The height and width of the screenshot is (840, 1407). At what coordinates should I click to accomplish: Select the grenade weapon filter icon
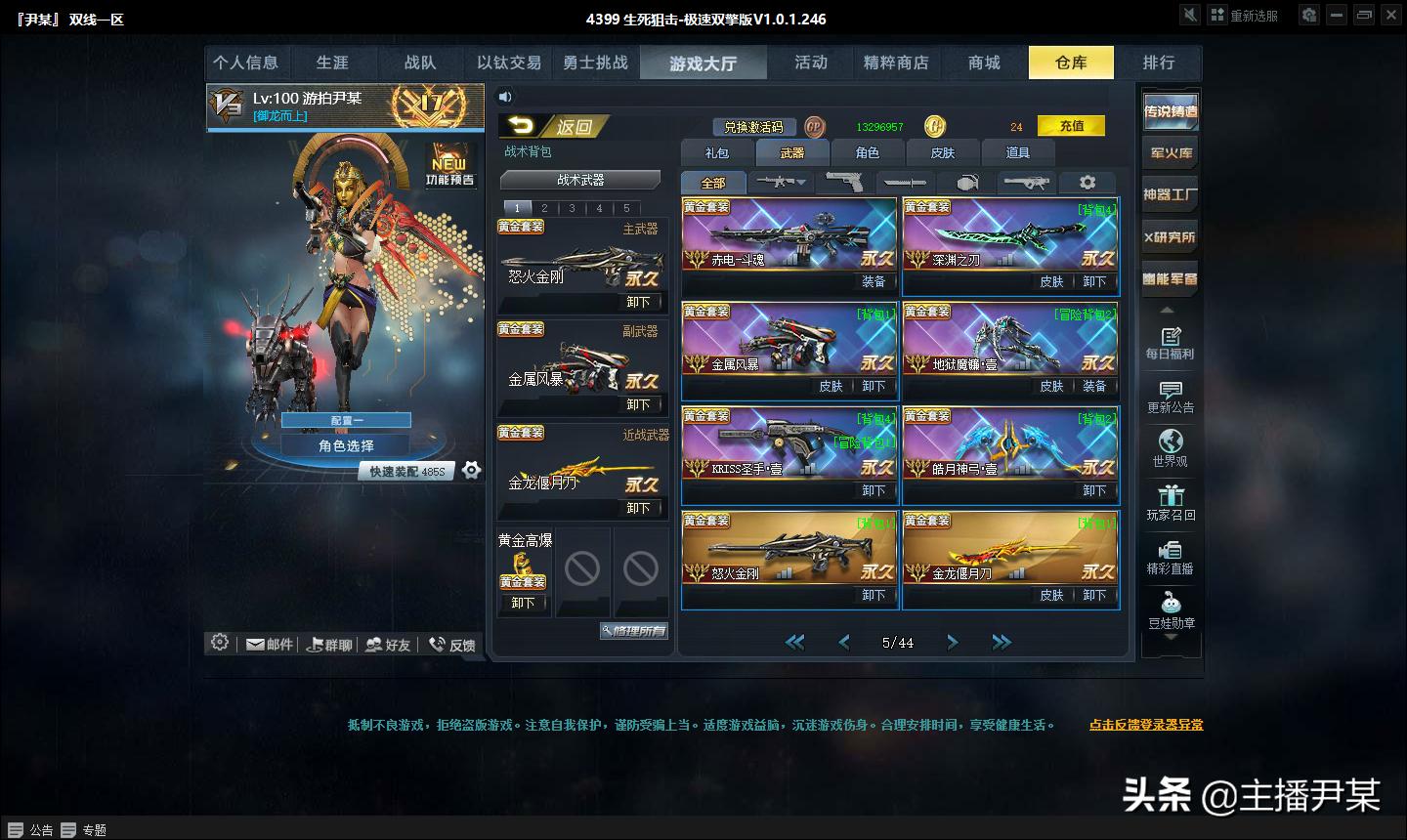[x=965, y=182]
